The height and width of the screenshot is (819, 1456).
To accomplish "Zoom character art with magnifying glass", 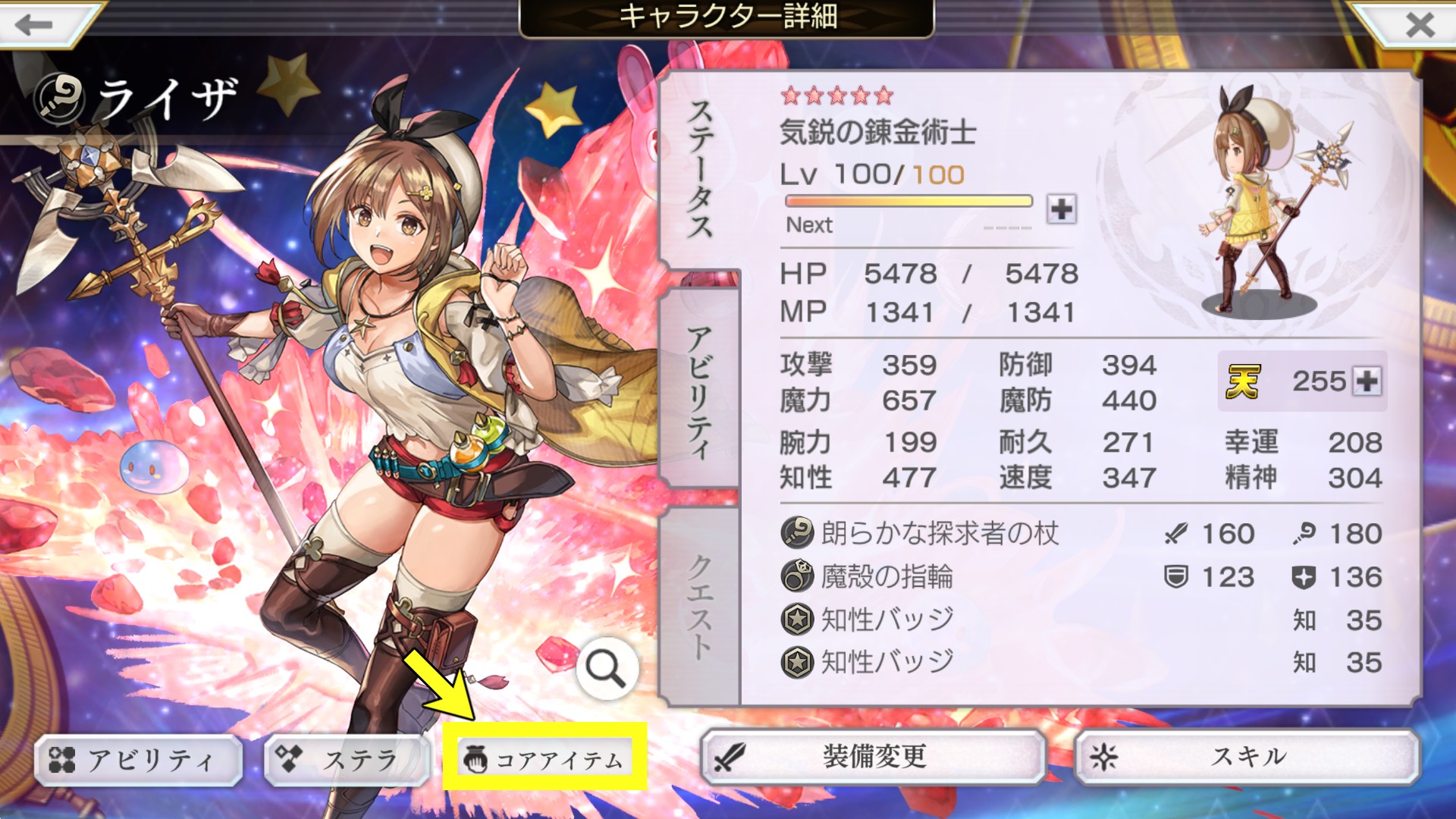I will tap(605, 668).
